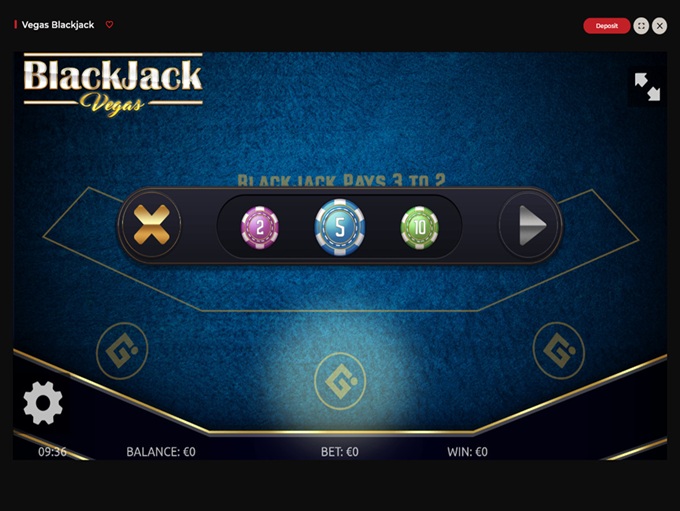Viewport: 680px width, 511px height.
Task: Open the red Deposit button
Action: tap(606, 26)
